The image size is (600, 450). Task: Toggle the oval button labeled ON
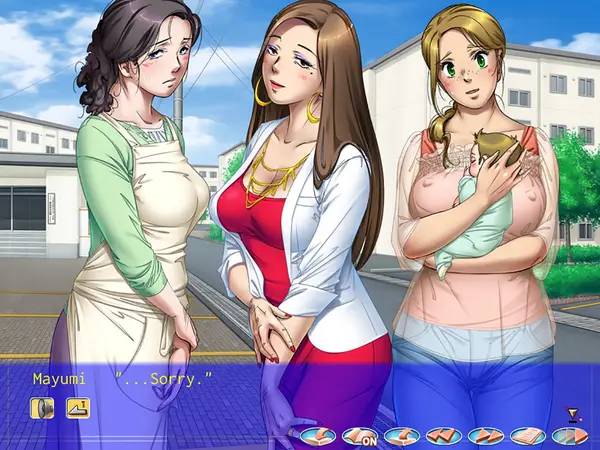(x=359, y=436)
